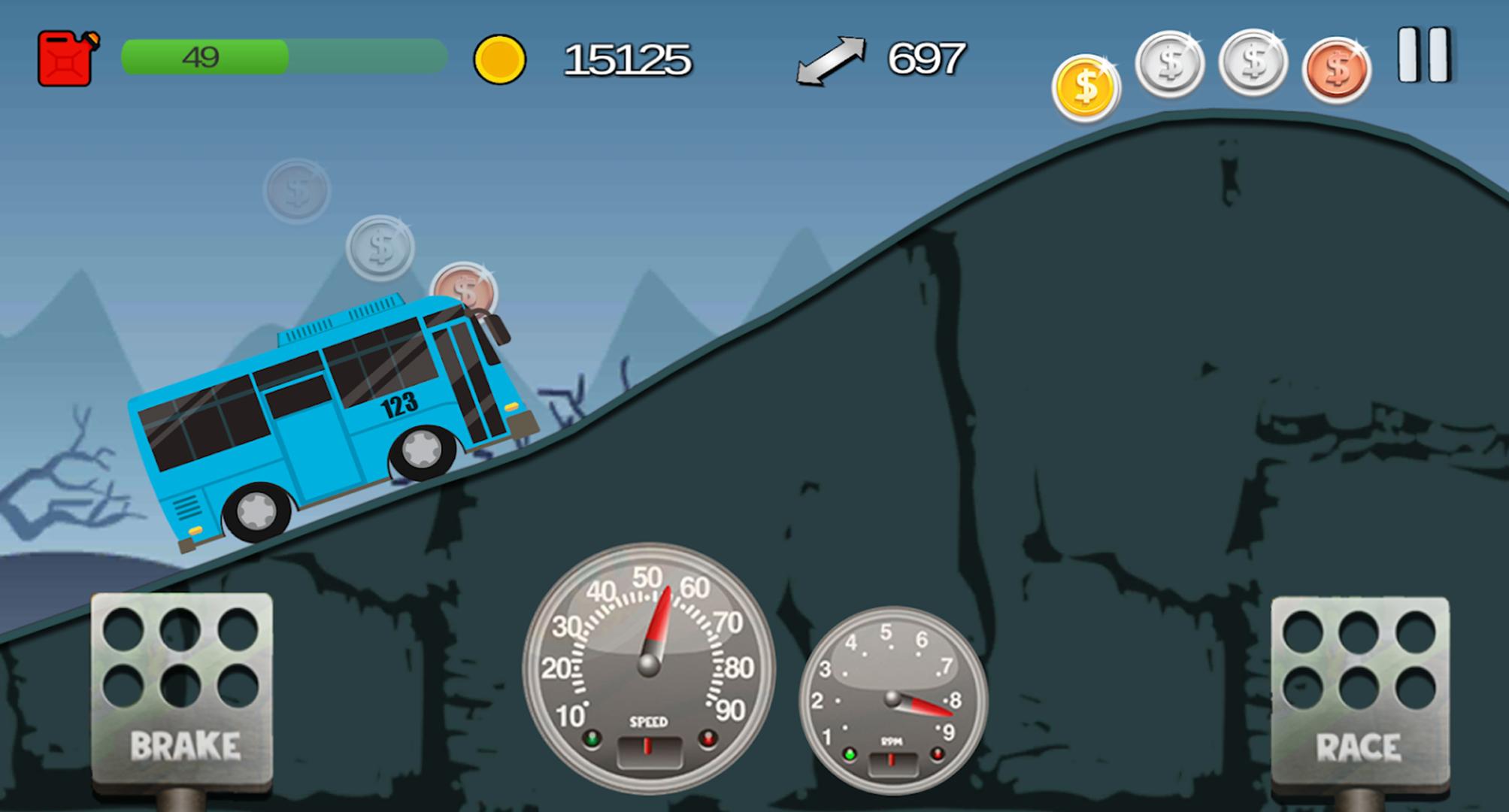Step on the RACE pedal
Screen dimensions: 1509x812
tap(1359, 692)
